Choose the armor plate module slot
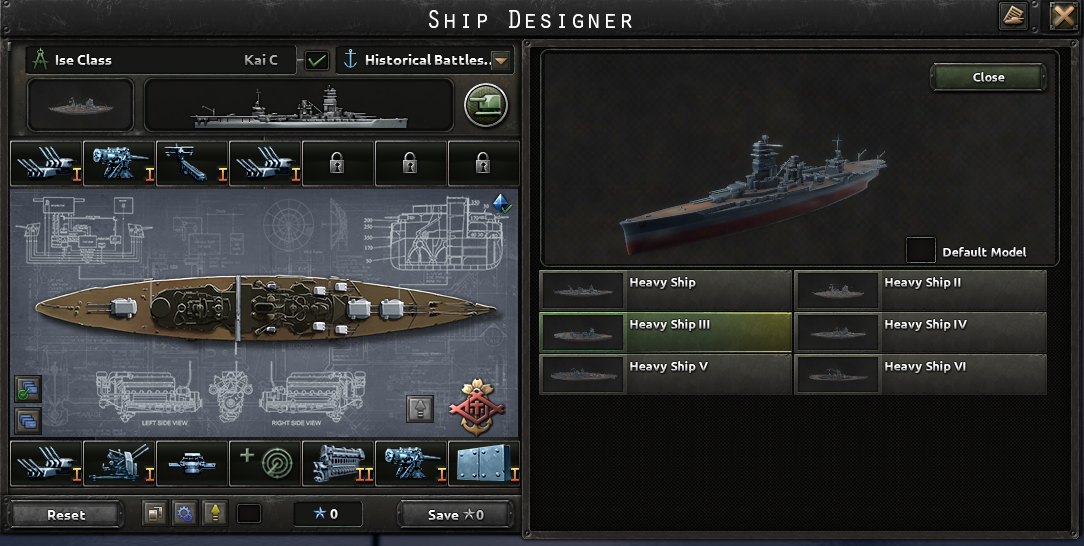 click(x=483, y=463)
